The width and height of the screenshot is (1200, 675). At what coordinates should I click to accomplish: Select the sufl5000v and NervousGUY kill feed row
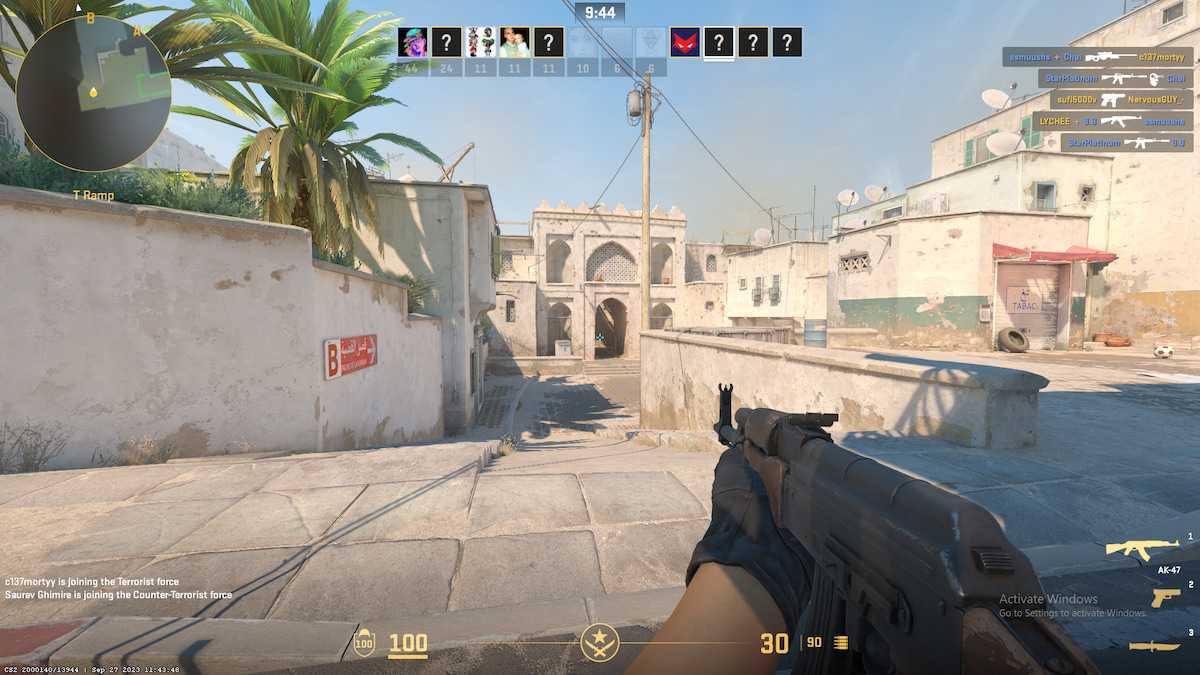[x=1121, y=100]
